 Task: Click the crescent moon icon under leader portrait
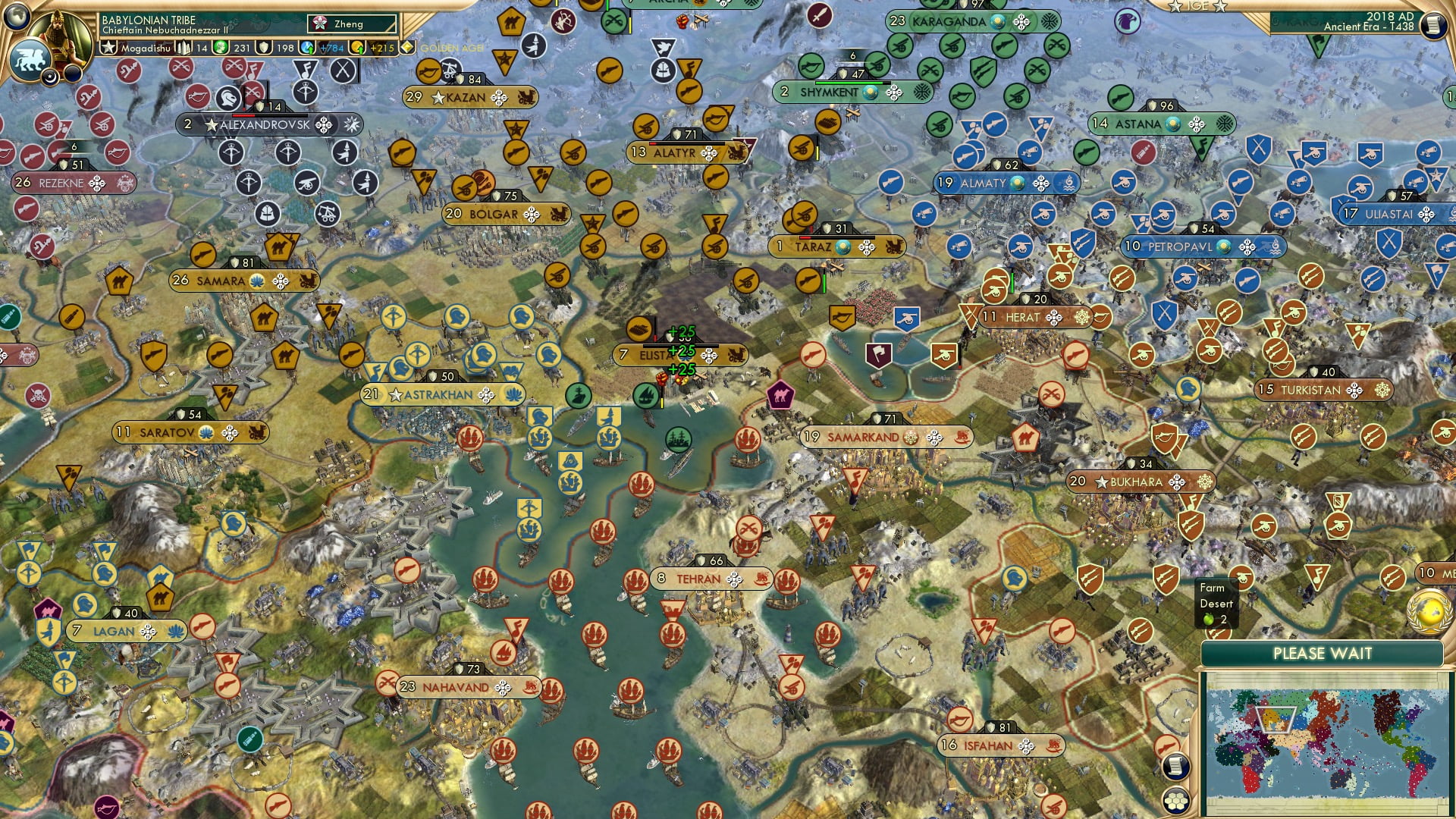pos(49,77)
